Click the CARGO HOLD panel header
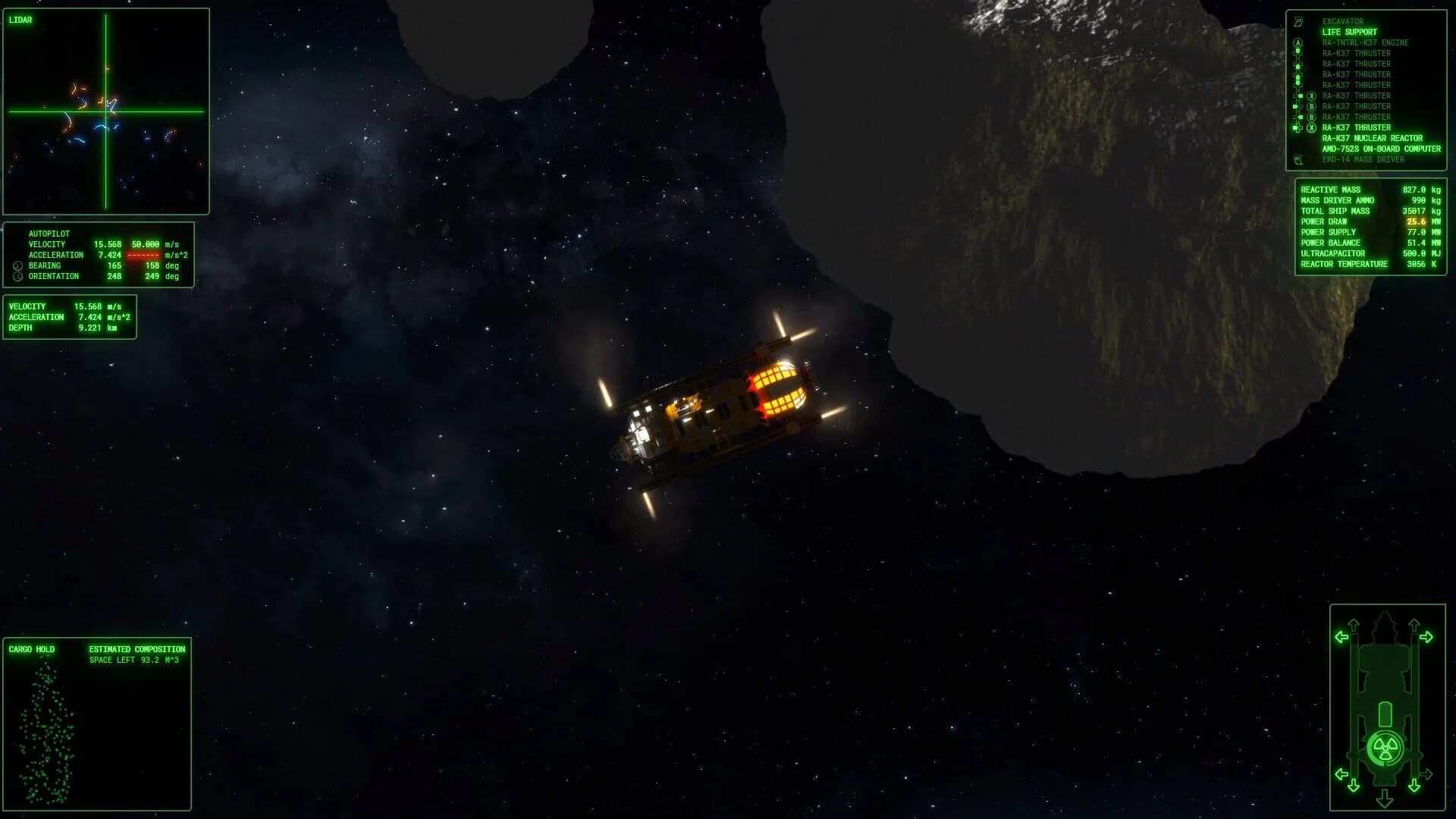 coord(30,649)
